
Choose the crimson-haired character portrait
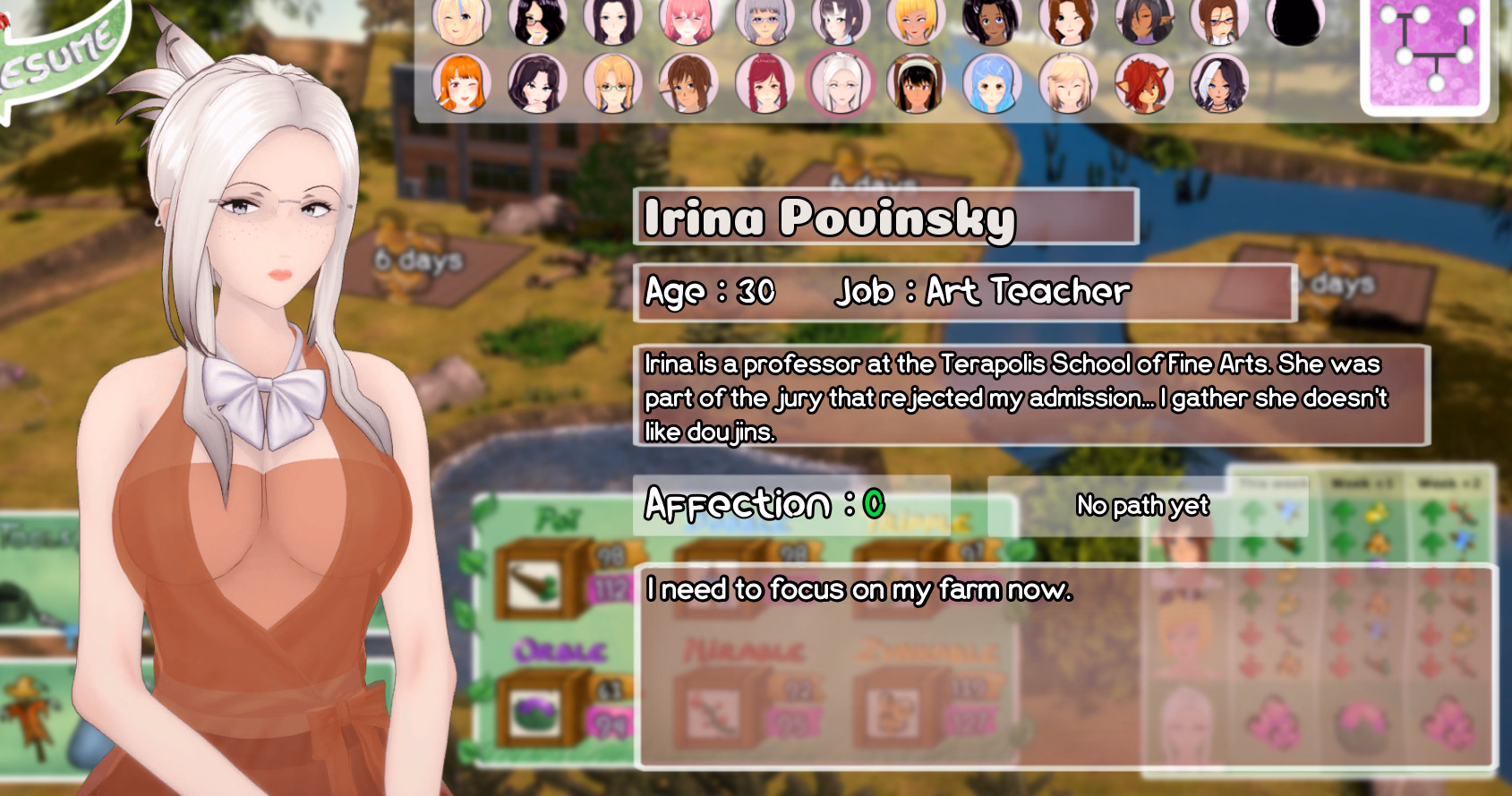click(764, 83)
